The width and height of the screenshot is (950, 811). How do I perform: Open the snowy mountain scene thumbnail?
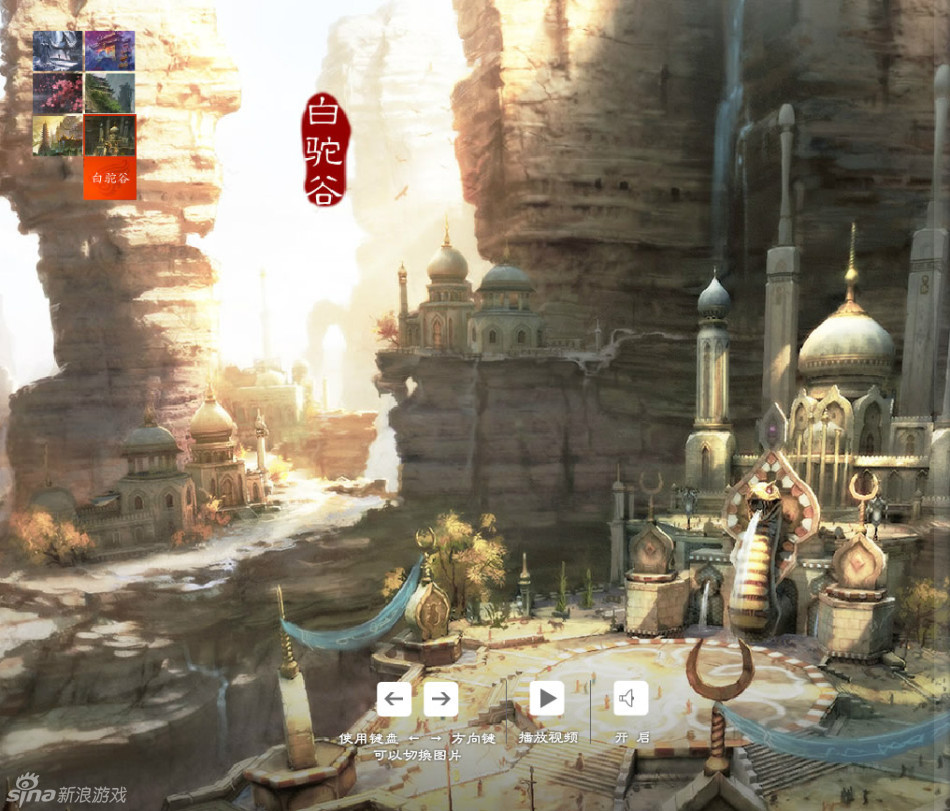point(57,51)
